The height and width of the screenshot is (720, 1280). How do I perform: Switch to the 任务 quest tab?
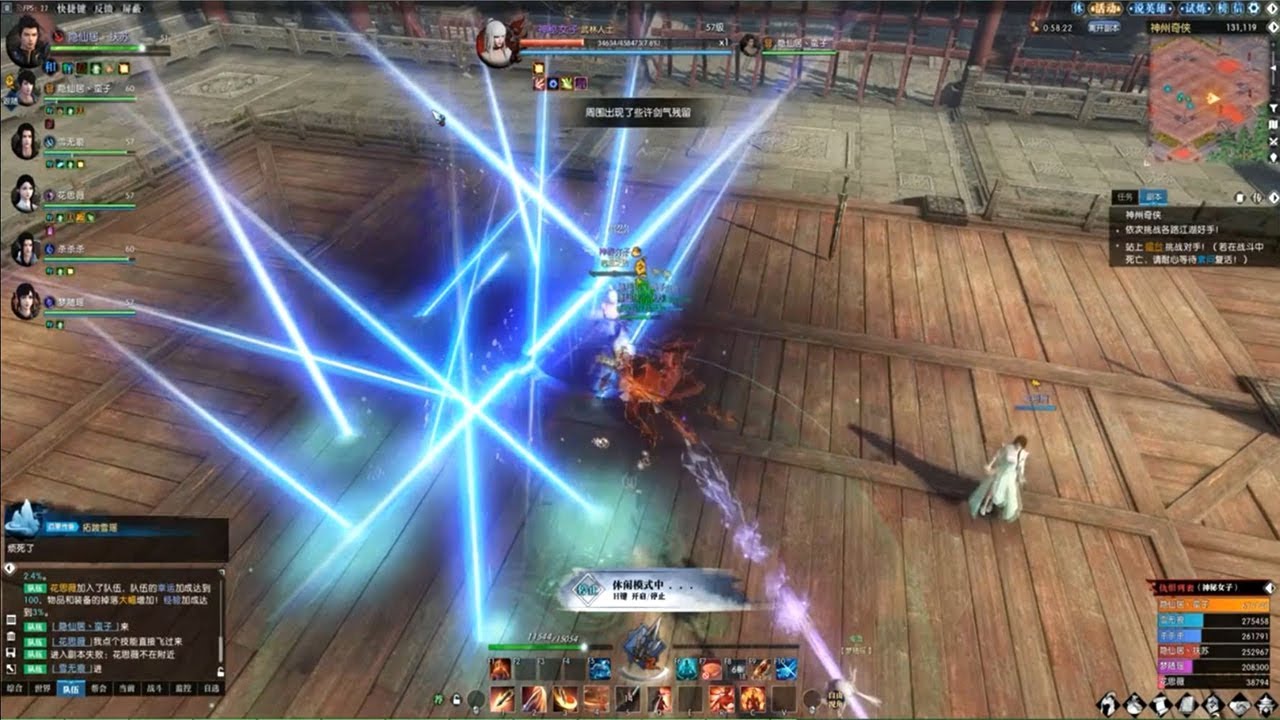click(x=1126, y=198)
